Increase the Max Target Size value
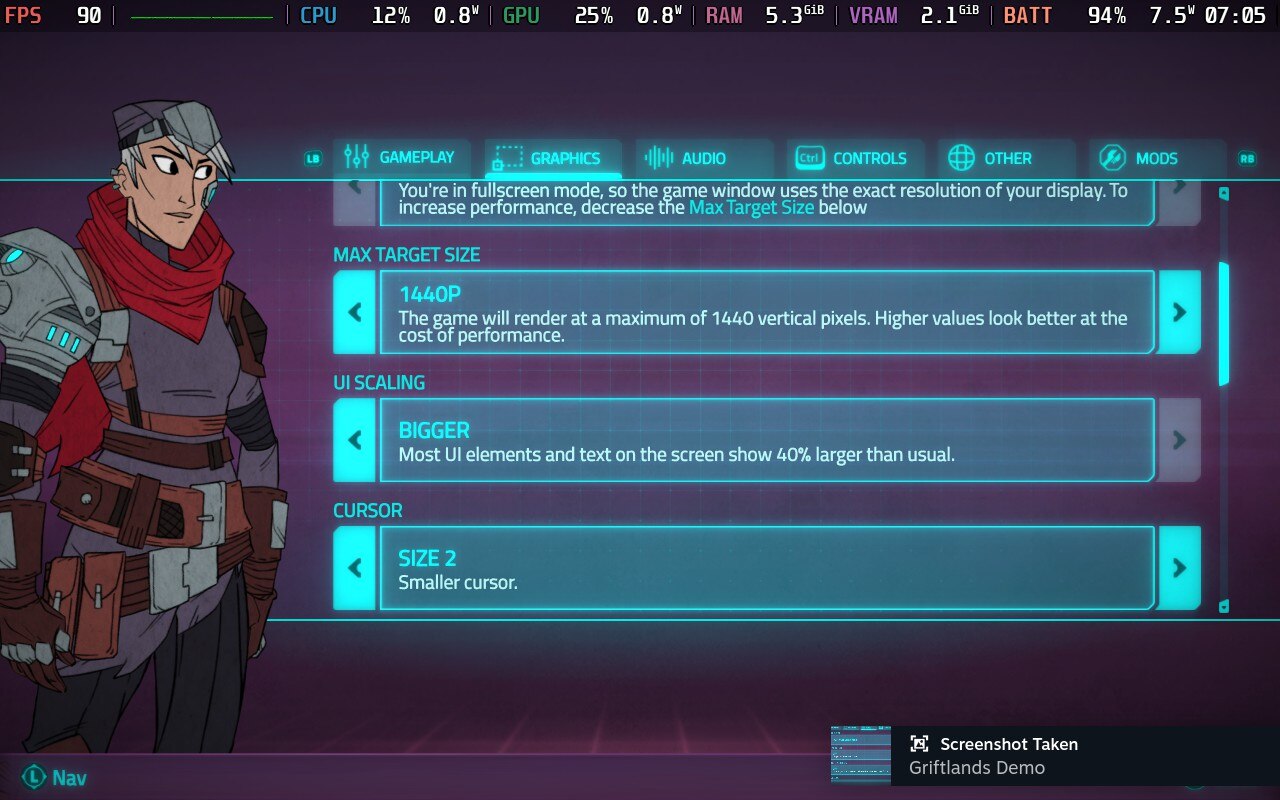 pos(1179,312)
